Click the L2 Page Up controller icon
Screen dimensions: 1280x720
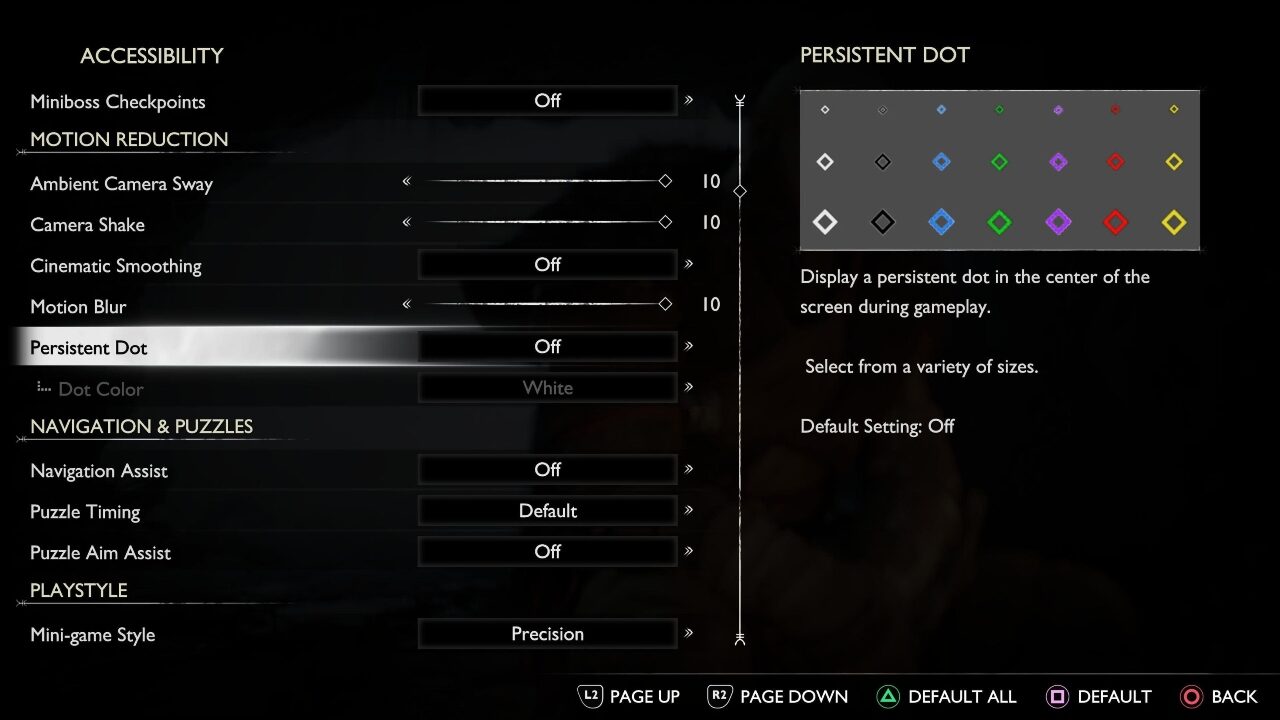point(591,696)
